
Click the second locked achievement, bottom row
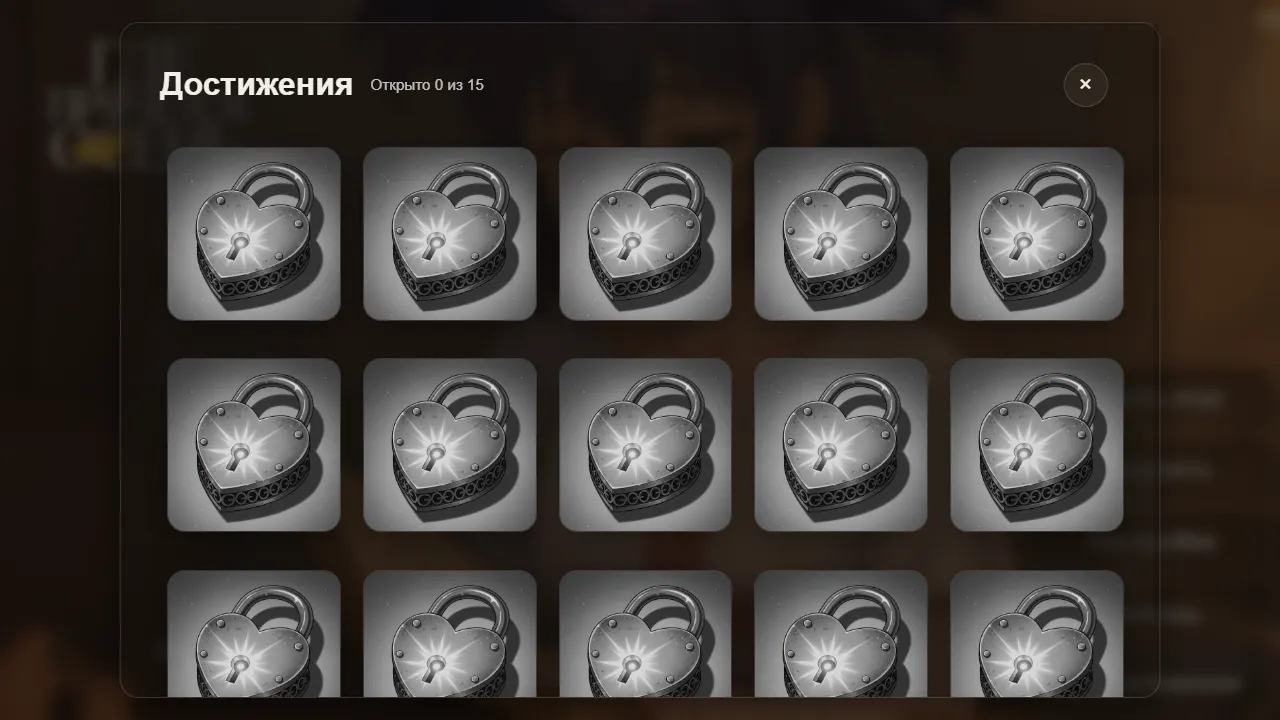pos(450,640)
